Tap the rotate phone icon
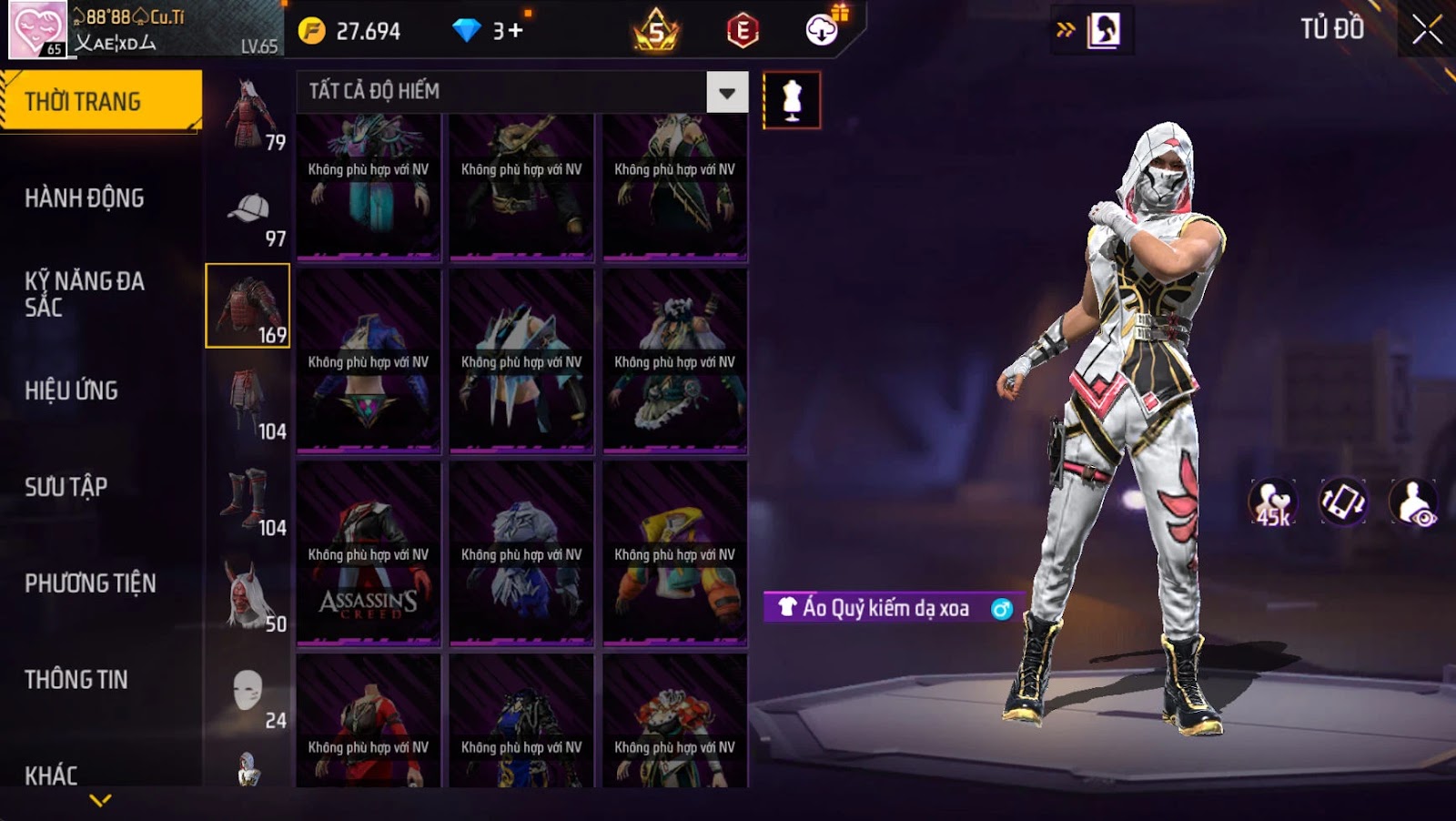The height and width of the screenshot is (821, 1456). click(1343, 502)
